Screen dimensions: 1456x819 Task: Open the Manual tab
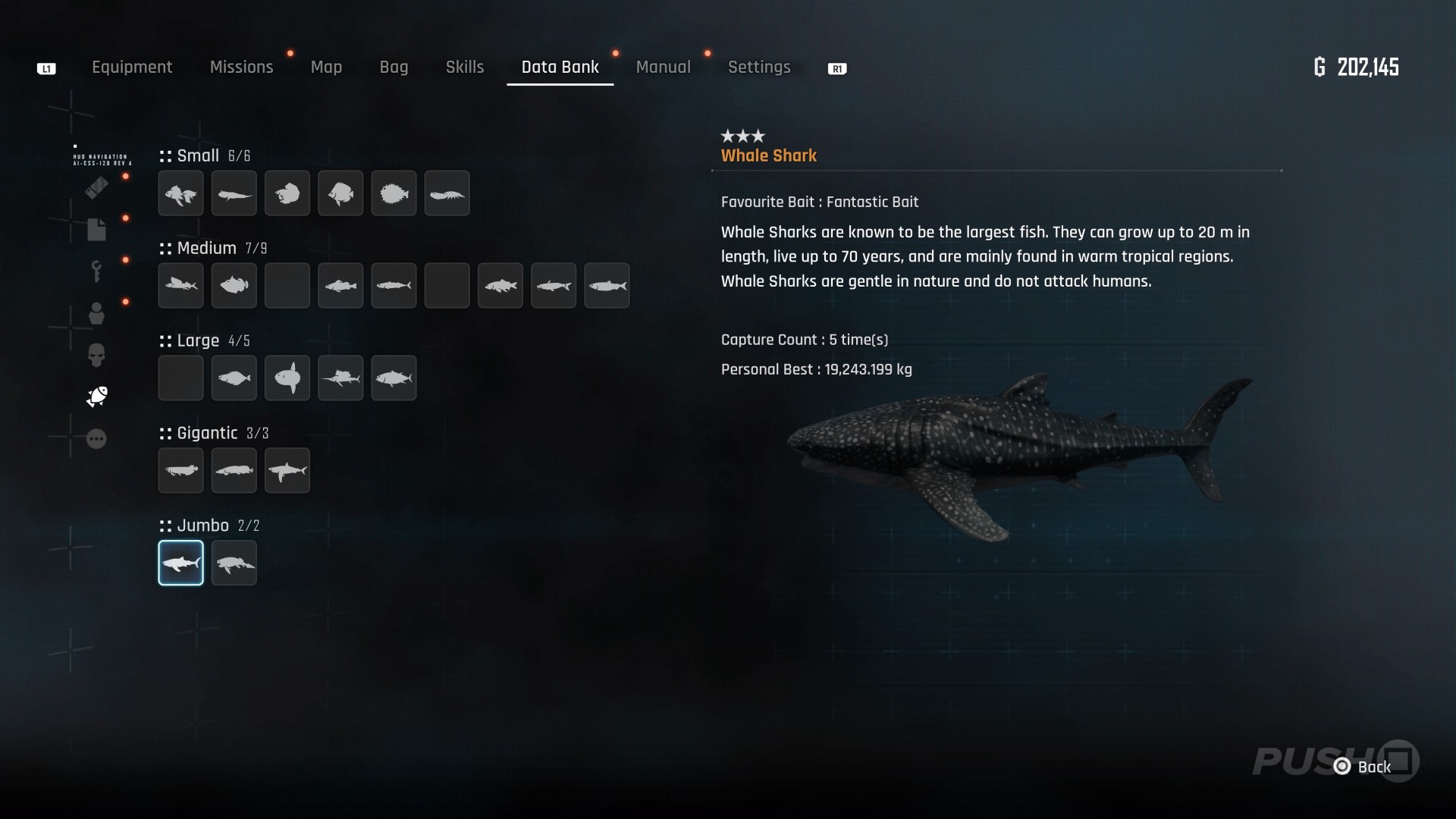click(x=663, y=67)
